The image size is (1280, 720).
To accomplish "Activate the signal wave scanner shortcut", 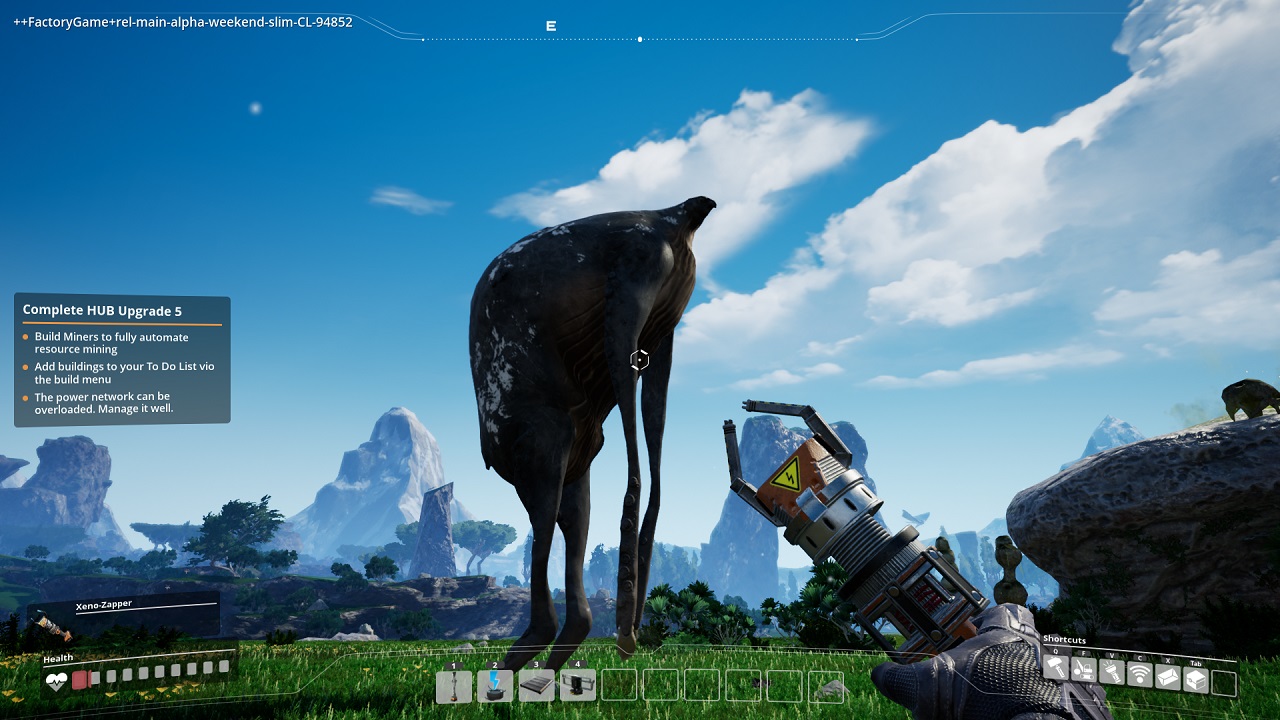I will [1140, 675].
